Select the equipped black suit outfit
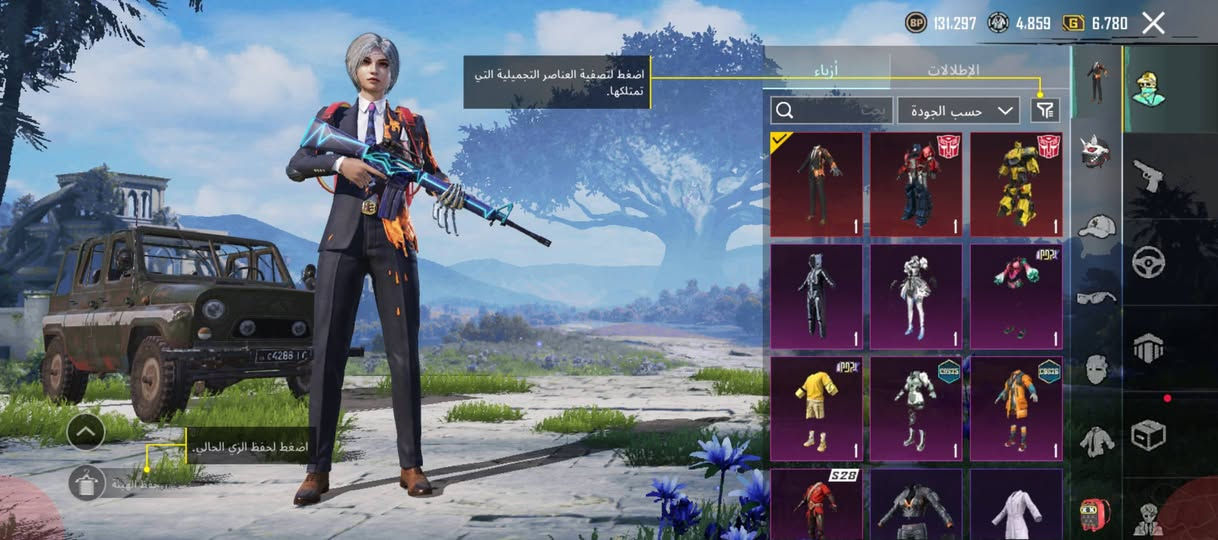The height and width of the screenshot is (540, 1218). tap(816, 184)
